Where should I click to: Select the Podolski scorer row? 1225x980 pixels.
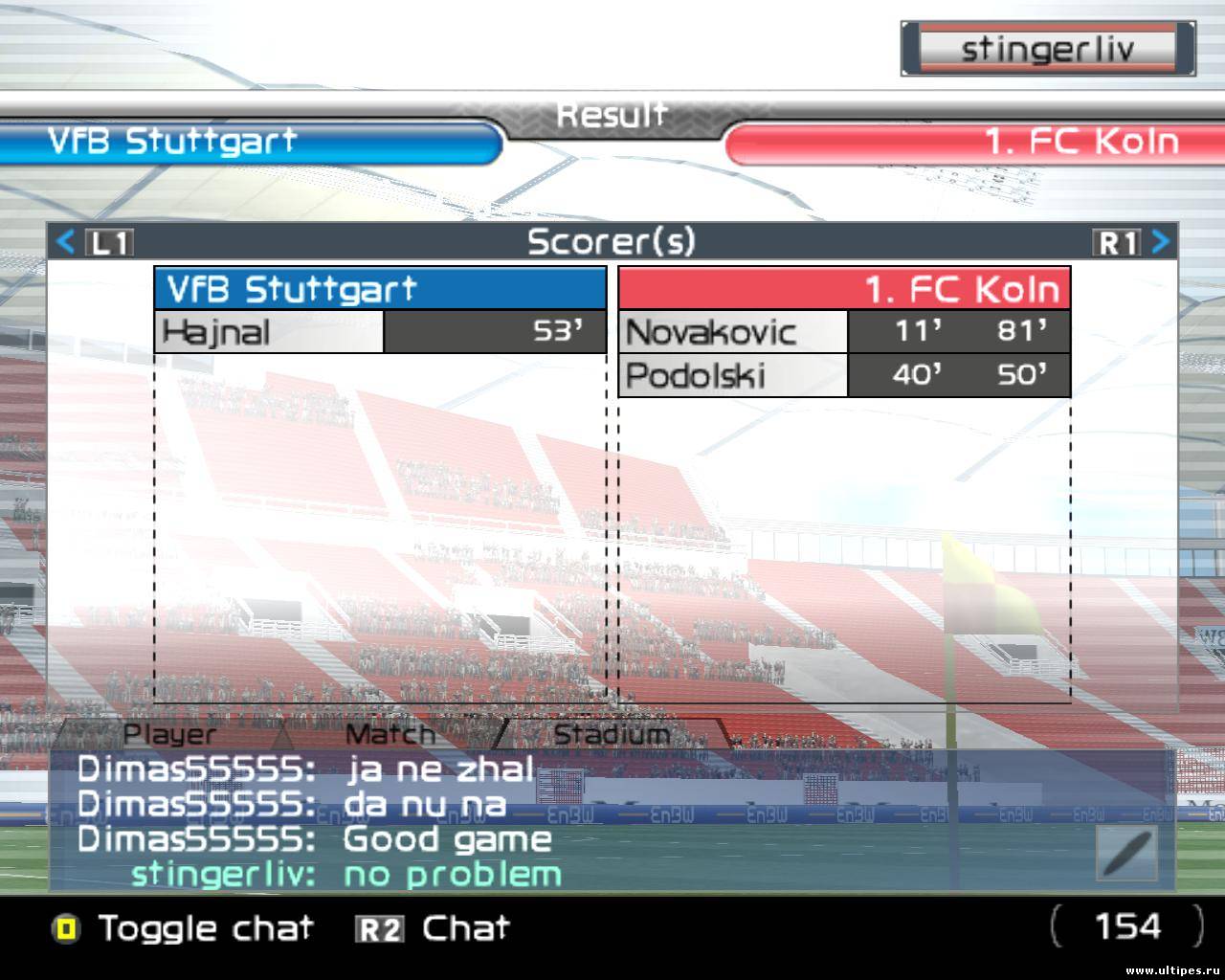(x=843, y=375)
